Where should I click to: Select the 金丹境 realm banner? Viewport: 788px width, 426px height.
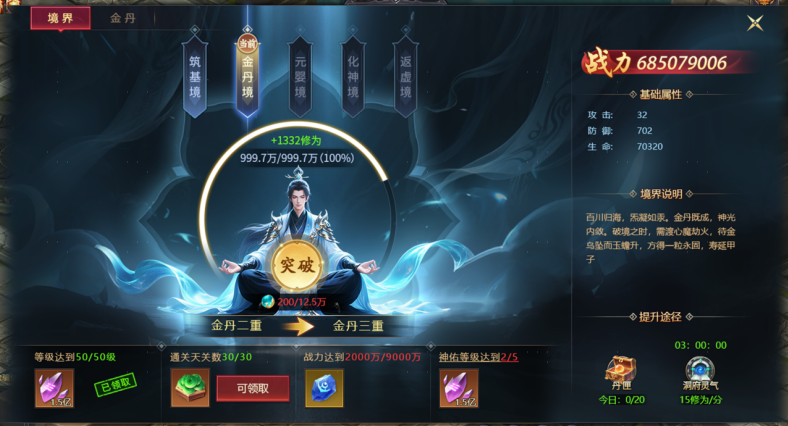point(246,74)
